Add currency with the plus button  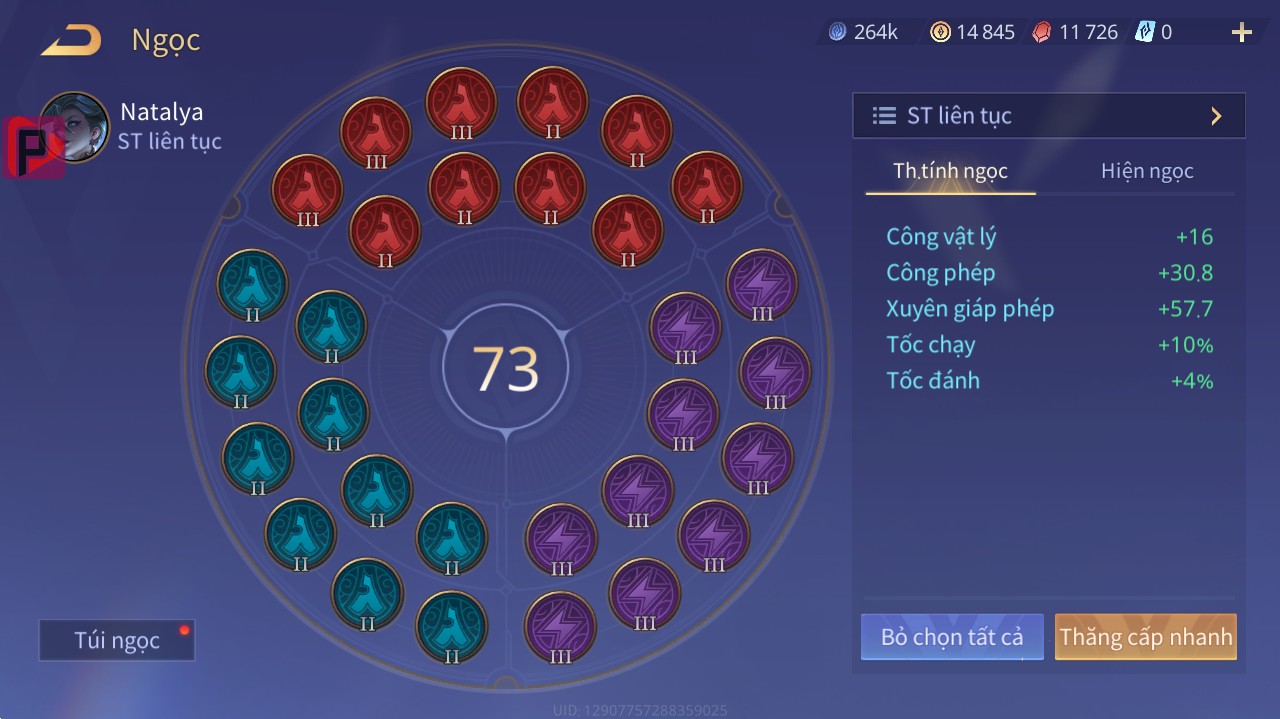tap(1241, 33)
